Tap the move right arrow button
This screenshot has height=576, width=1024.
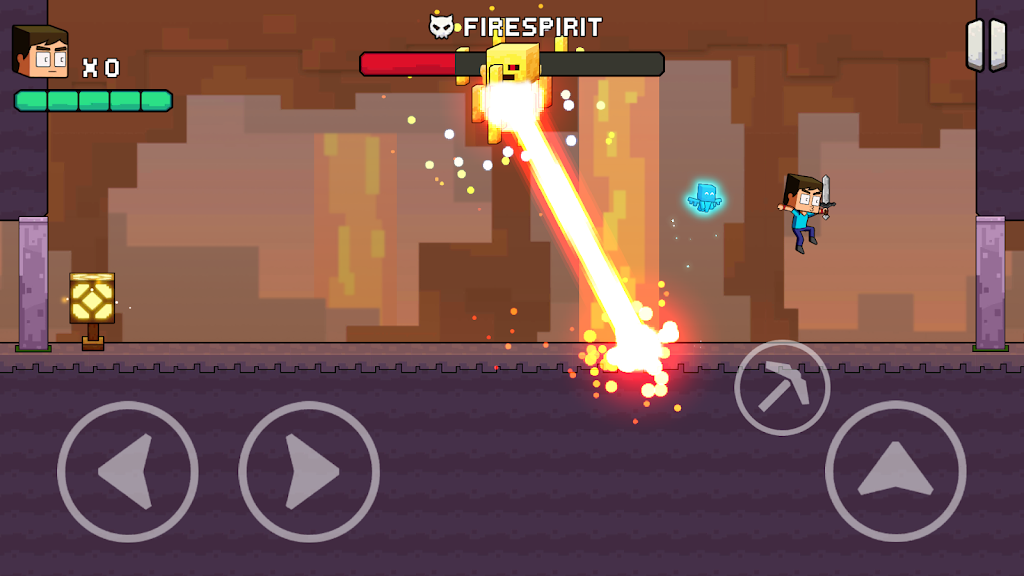pos(309,471)
